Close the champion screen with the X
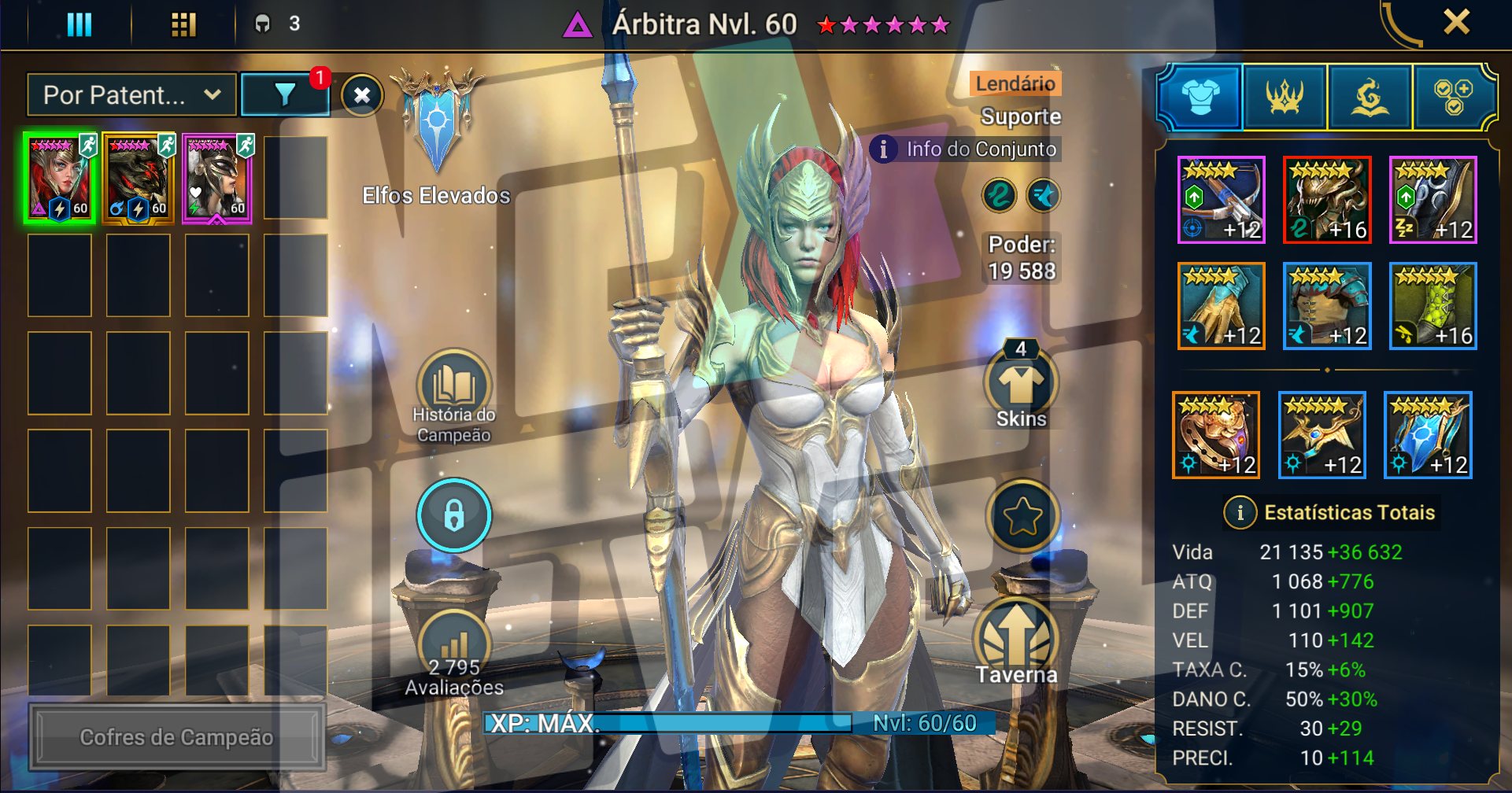This screenshot has width=1512, height=793. tap(1456, 22)
